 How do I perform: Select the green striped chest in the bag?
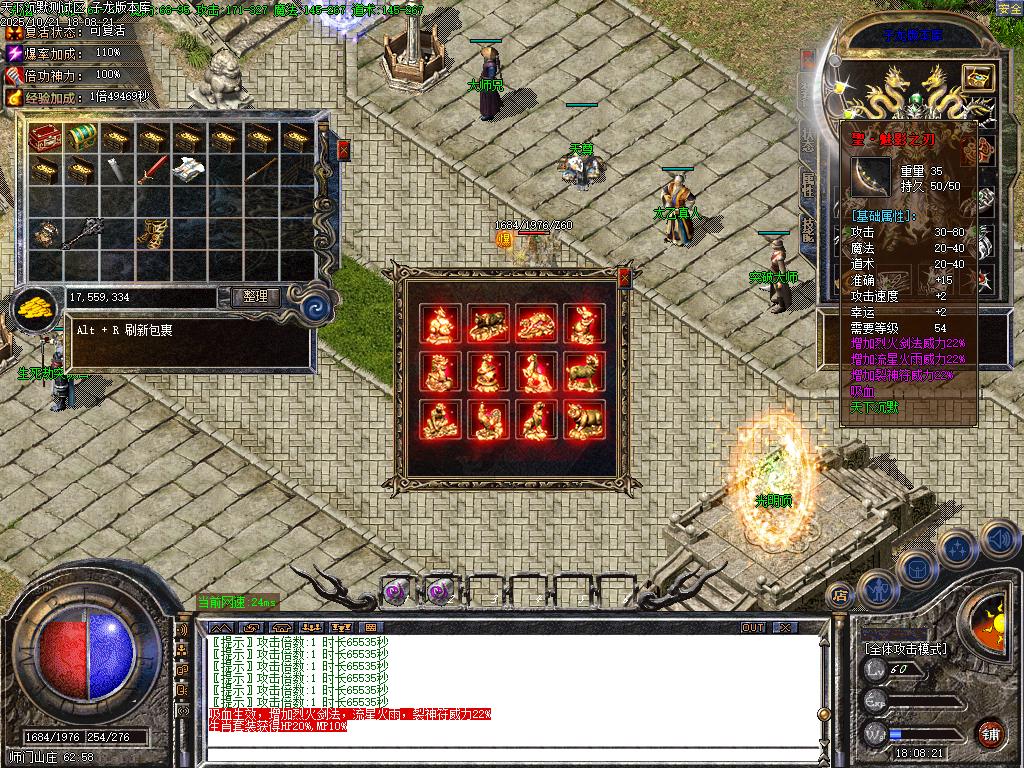click(x=80, y=137)
